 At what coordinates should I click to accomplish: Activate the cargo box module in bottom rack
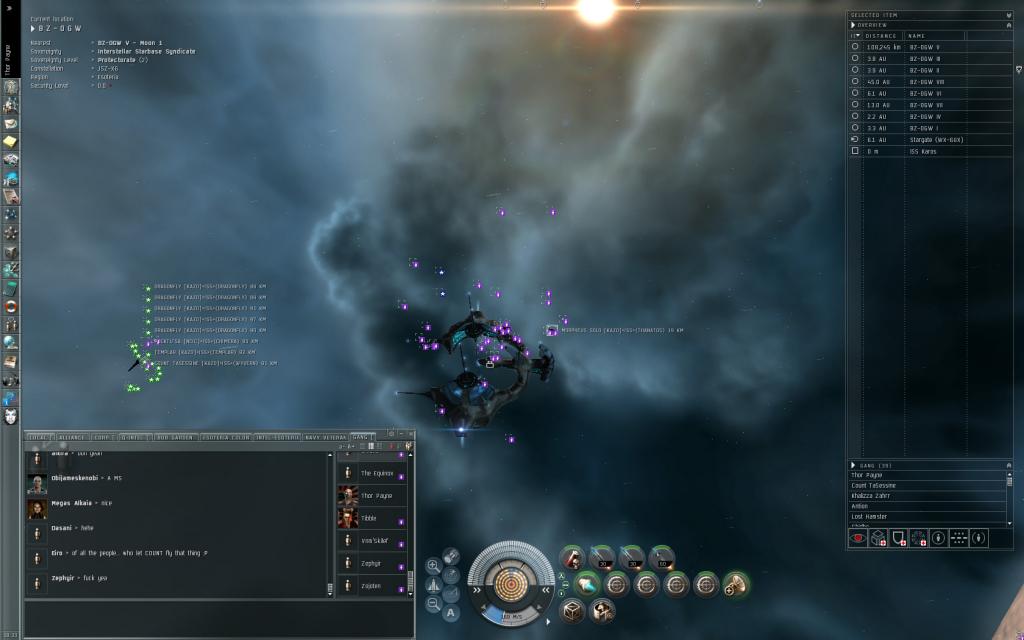coord(573,610)
